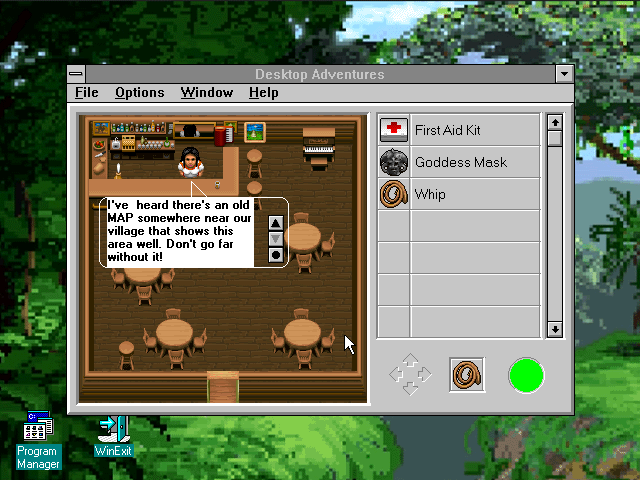Click the inventory scrollbar down arrow
Image resolution: width=640 pixels, height=480 pixels.
pyautogui.click(x=555, y=329)
